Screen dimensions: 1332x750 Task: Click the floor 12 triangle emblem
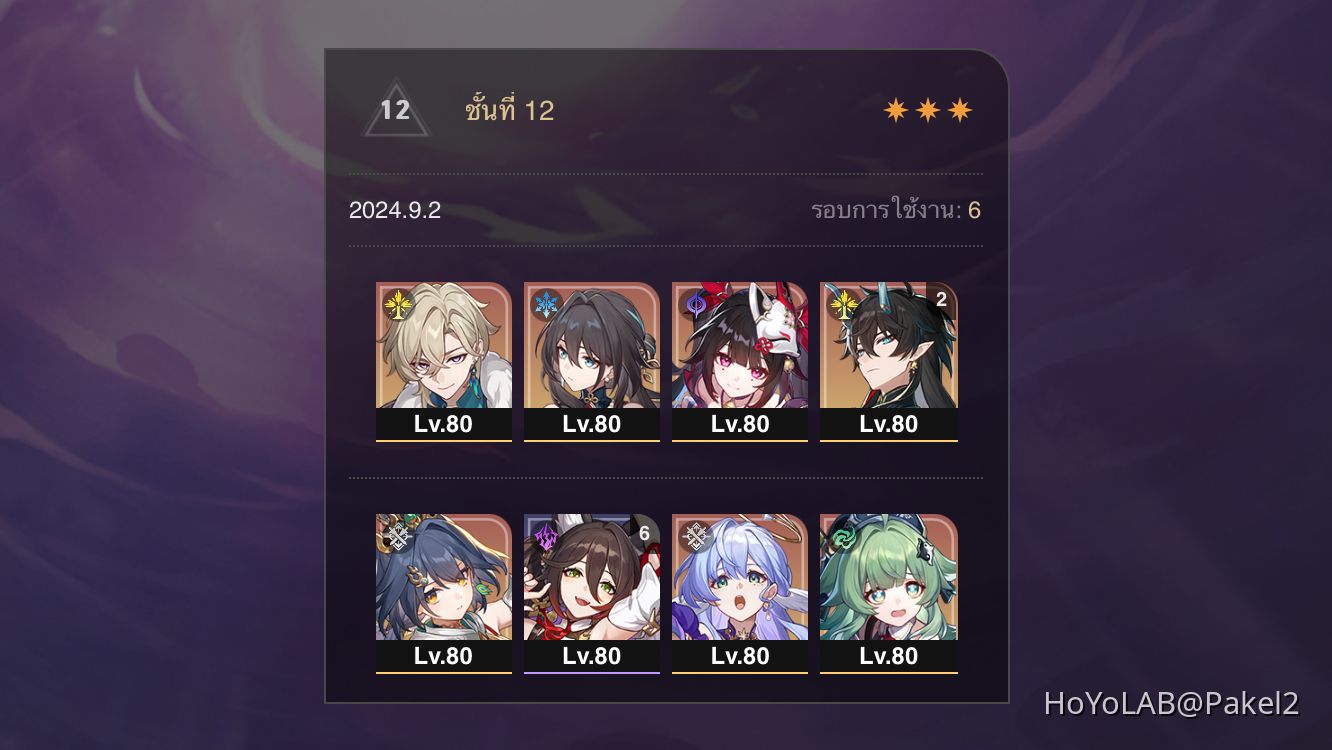395,110
